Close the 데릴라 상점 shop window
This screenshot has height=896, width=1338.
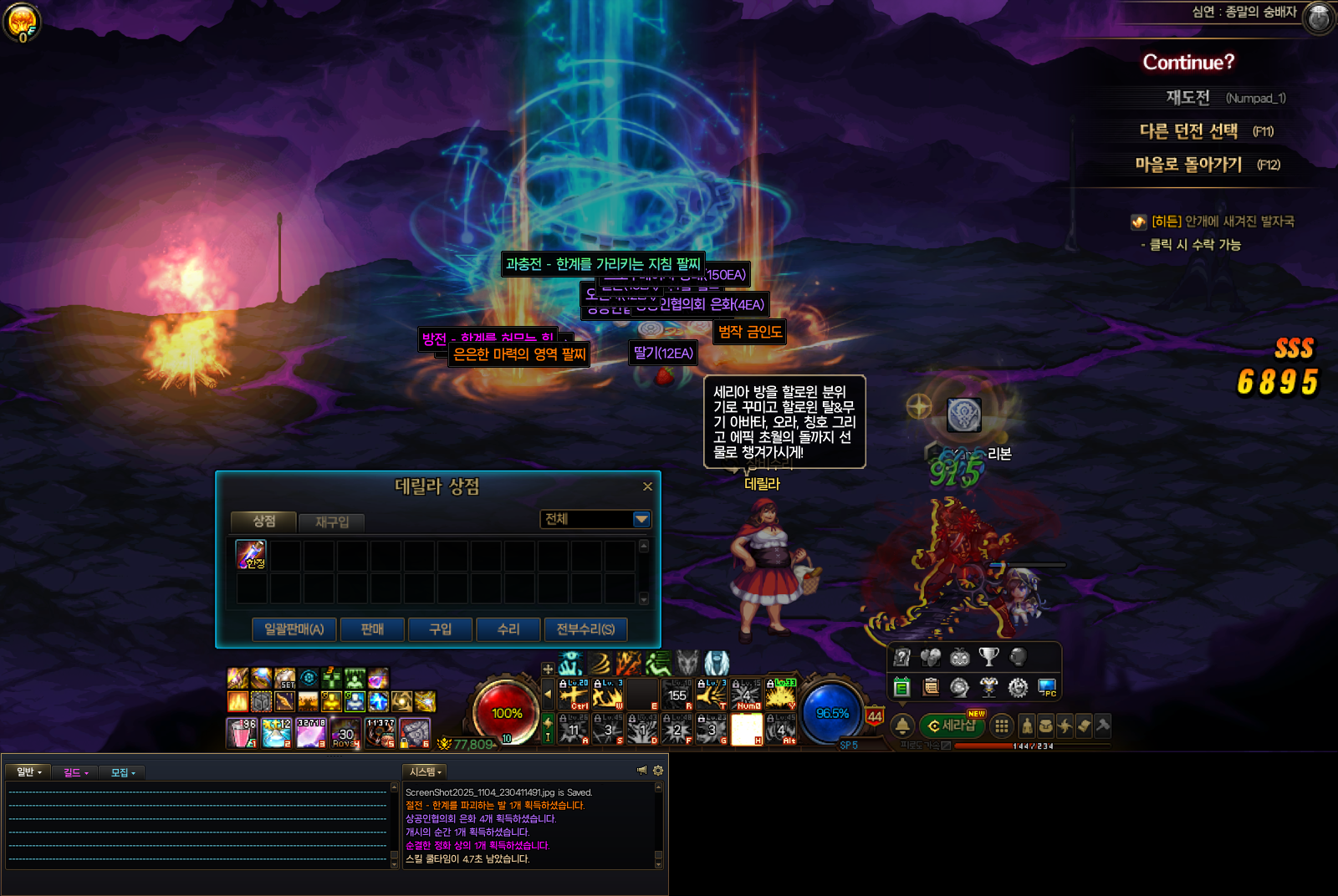647,486
